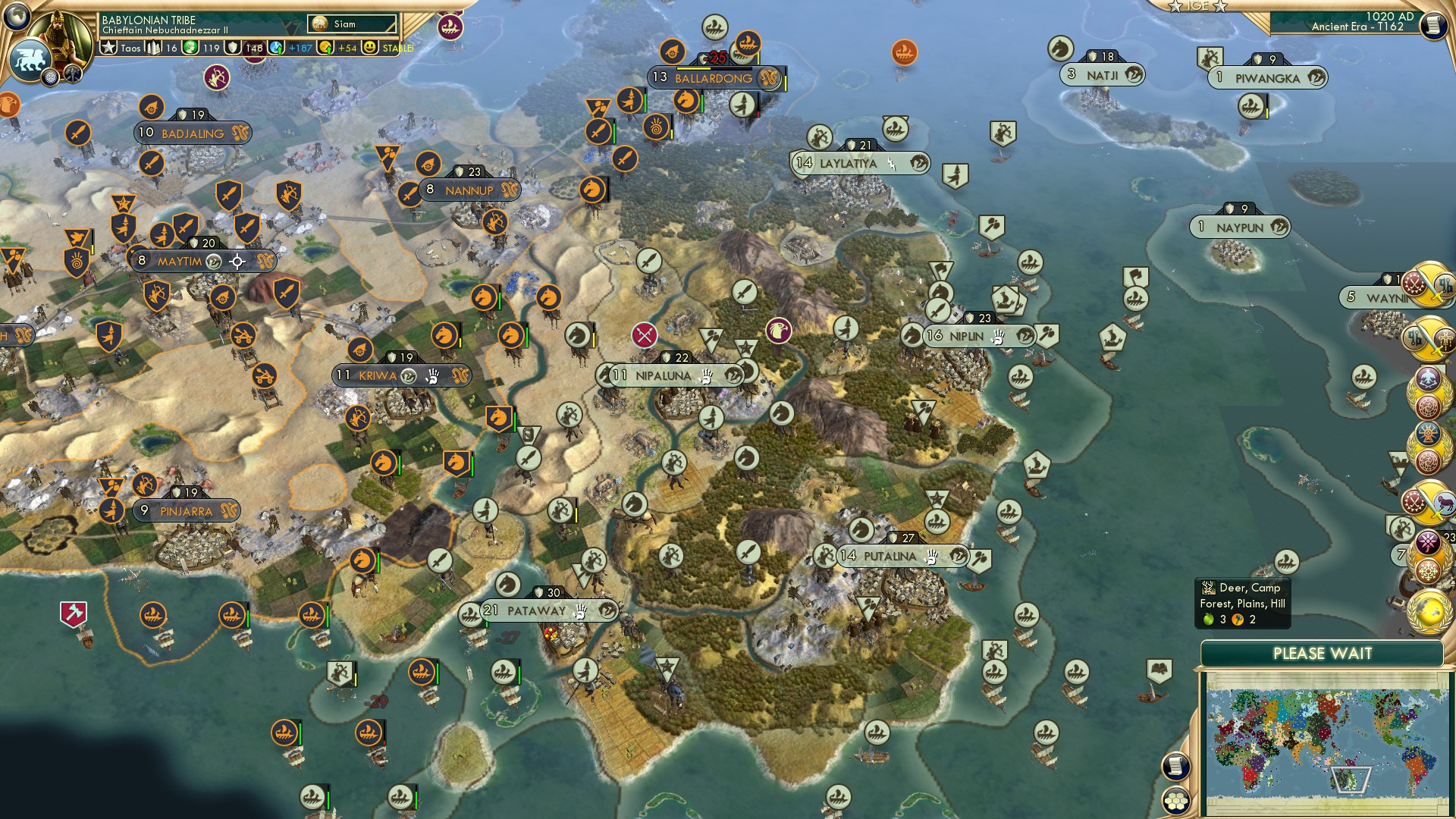The width and height of the screenshot is (1456, 819).
Task: Select the gold treasury icon showing +54
Action: tap(325, 48)
